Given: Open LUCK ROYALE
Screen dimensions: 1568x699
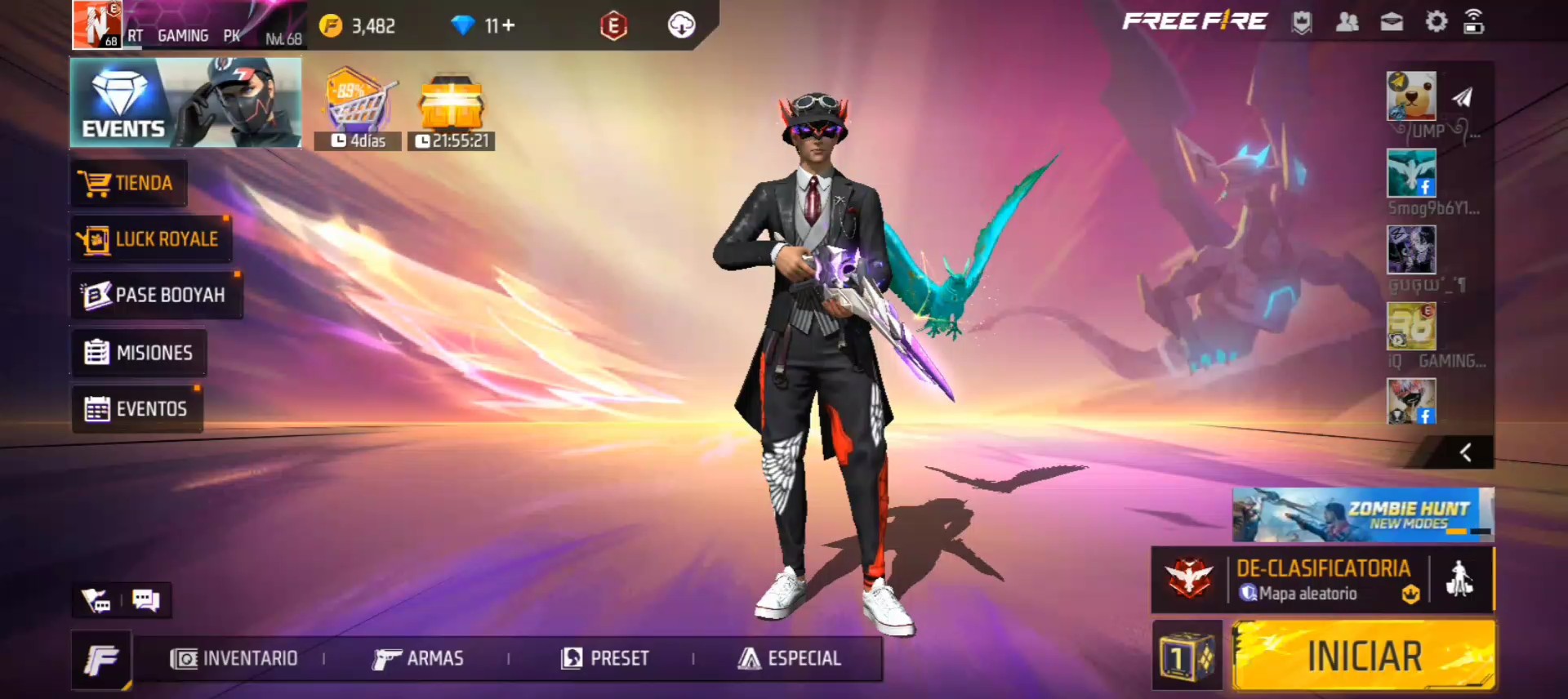Looking at the screenshot, I should [x=150, y=239].
